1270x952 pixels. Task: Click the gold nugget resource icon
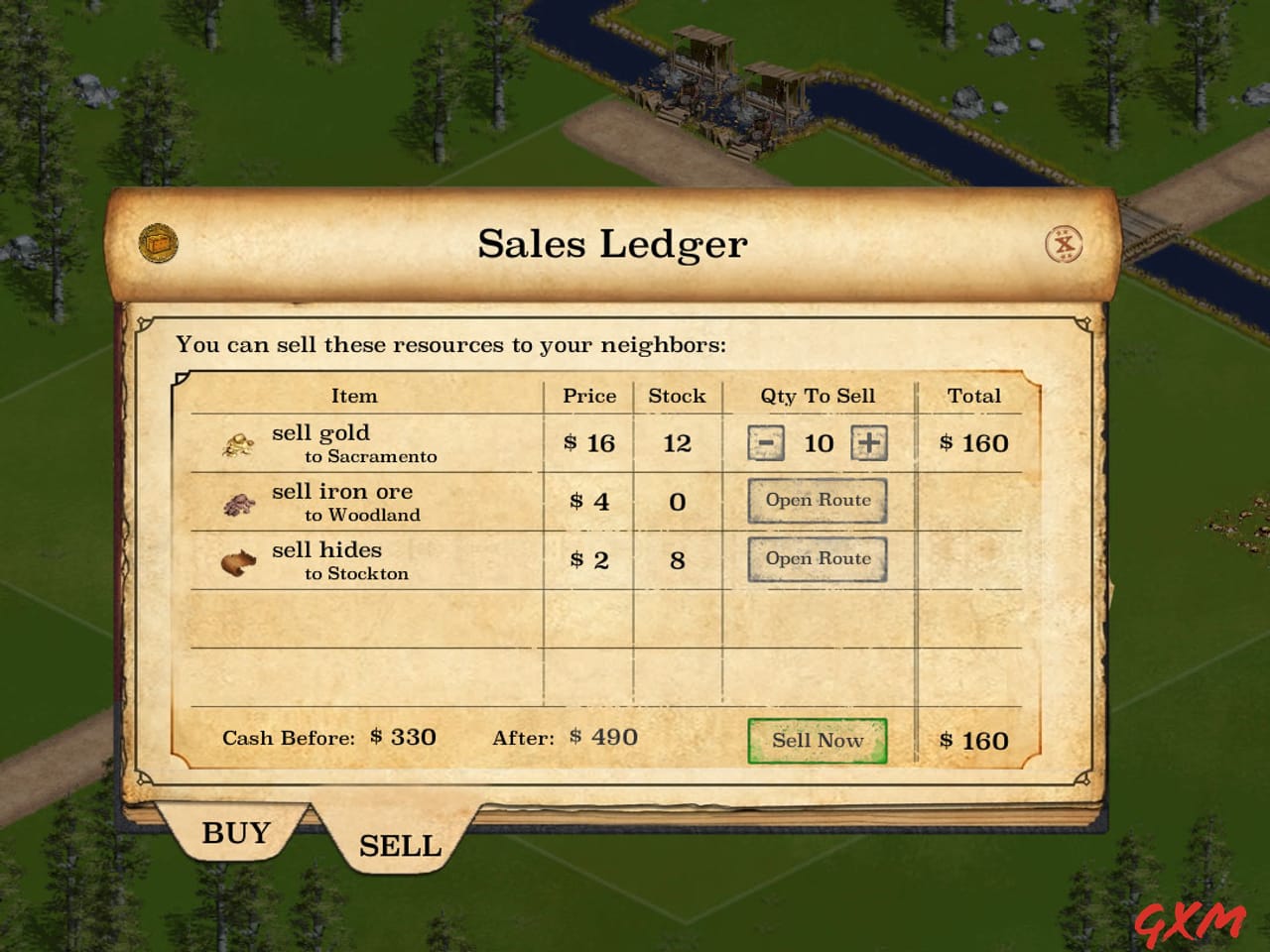pyautogui.click(x=238, y=443)
